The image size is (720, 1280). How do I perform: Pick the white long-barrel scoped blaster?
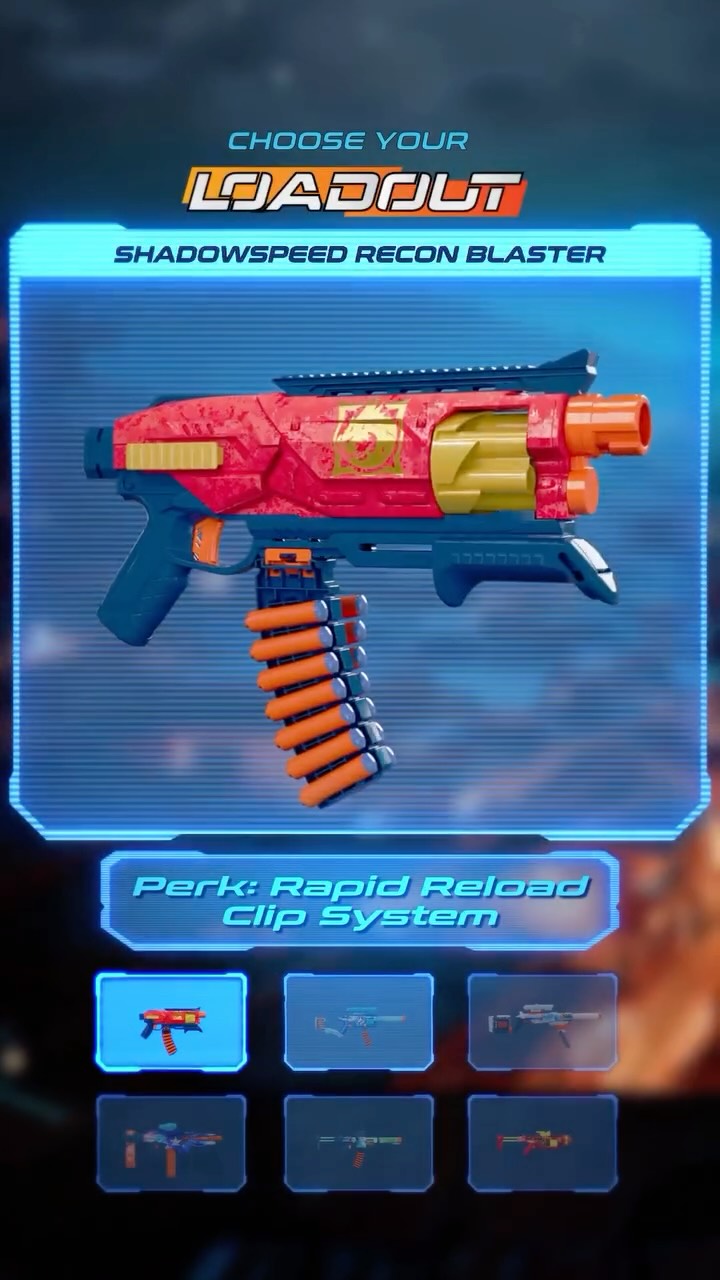(542, 1022)
